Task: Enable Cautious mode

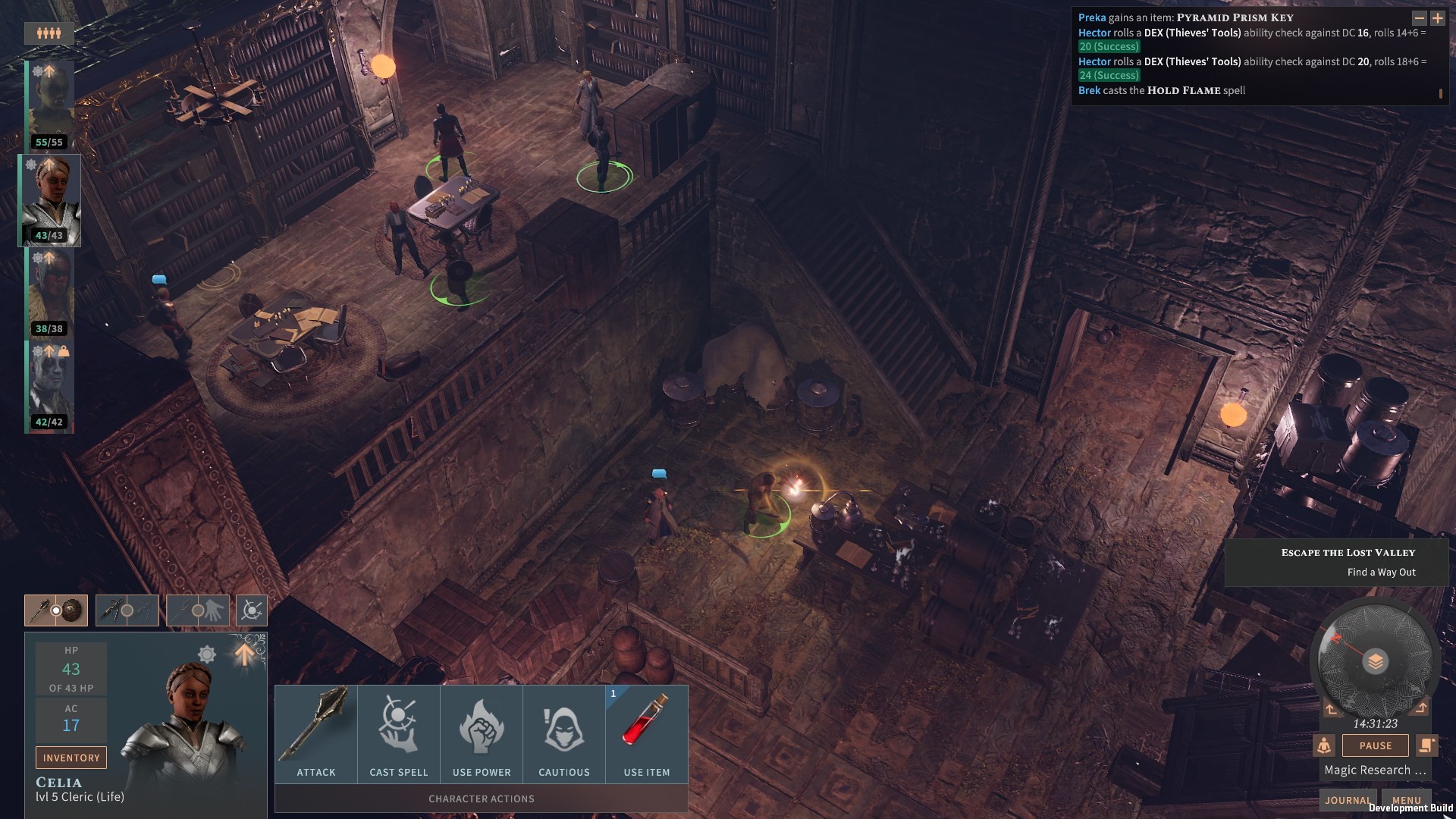Action: point(564,732)
